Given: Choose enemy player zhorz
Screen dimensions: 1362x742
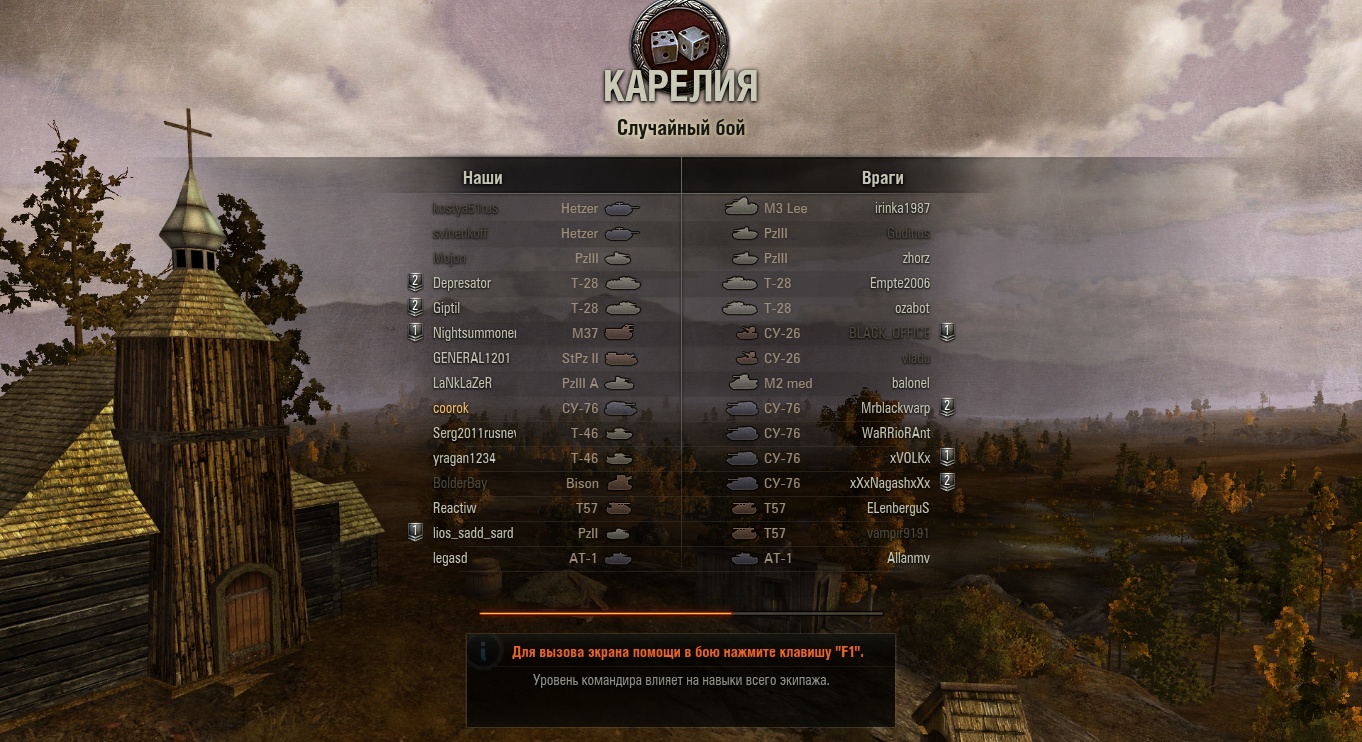Looking at the screenshot, I should 915,258.
